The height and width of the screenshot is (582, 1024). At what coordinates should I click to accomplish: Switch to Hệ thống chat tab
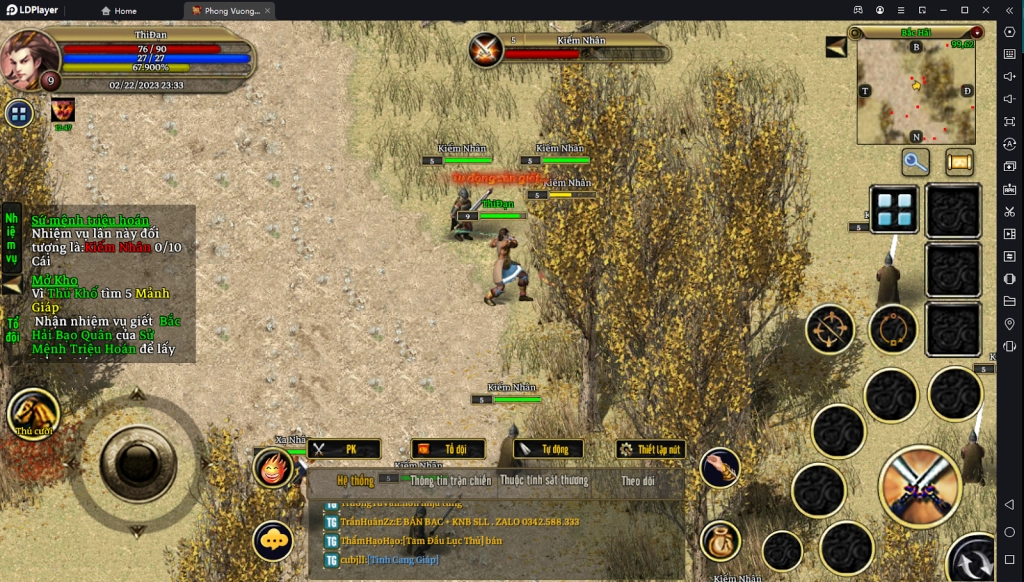coord(354,481)
